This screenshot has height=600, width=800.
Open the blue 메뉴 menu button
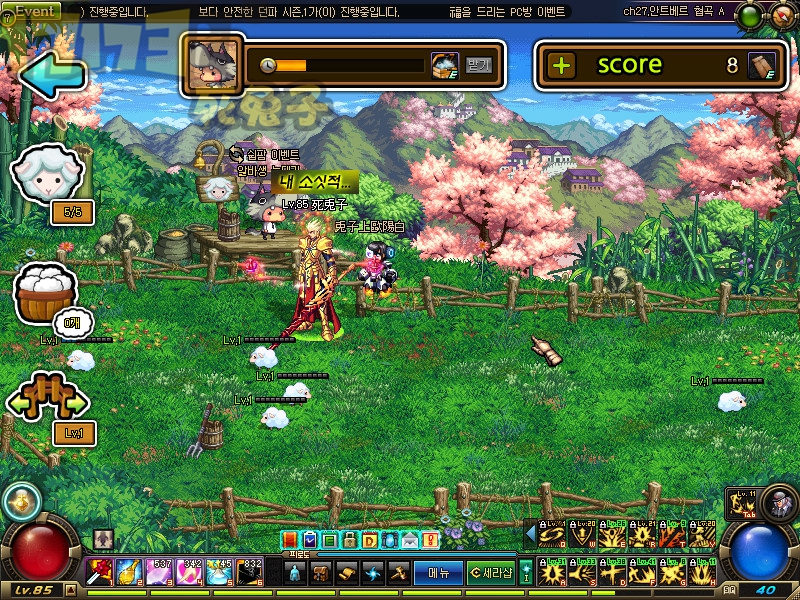[438, 573]
